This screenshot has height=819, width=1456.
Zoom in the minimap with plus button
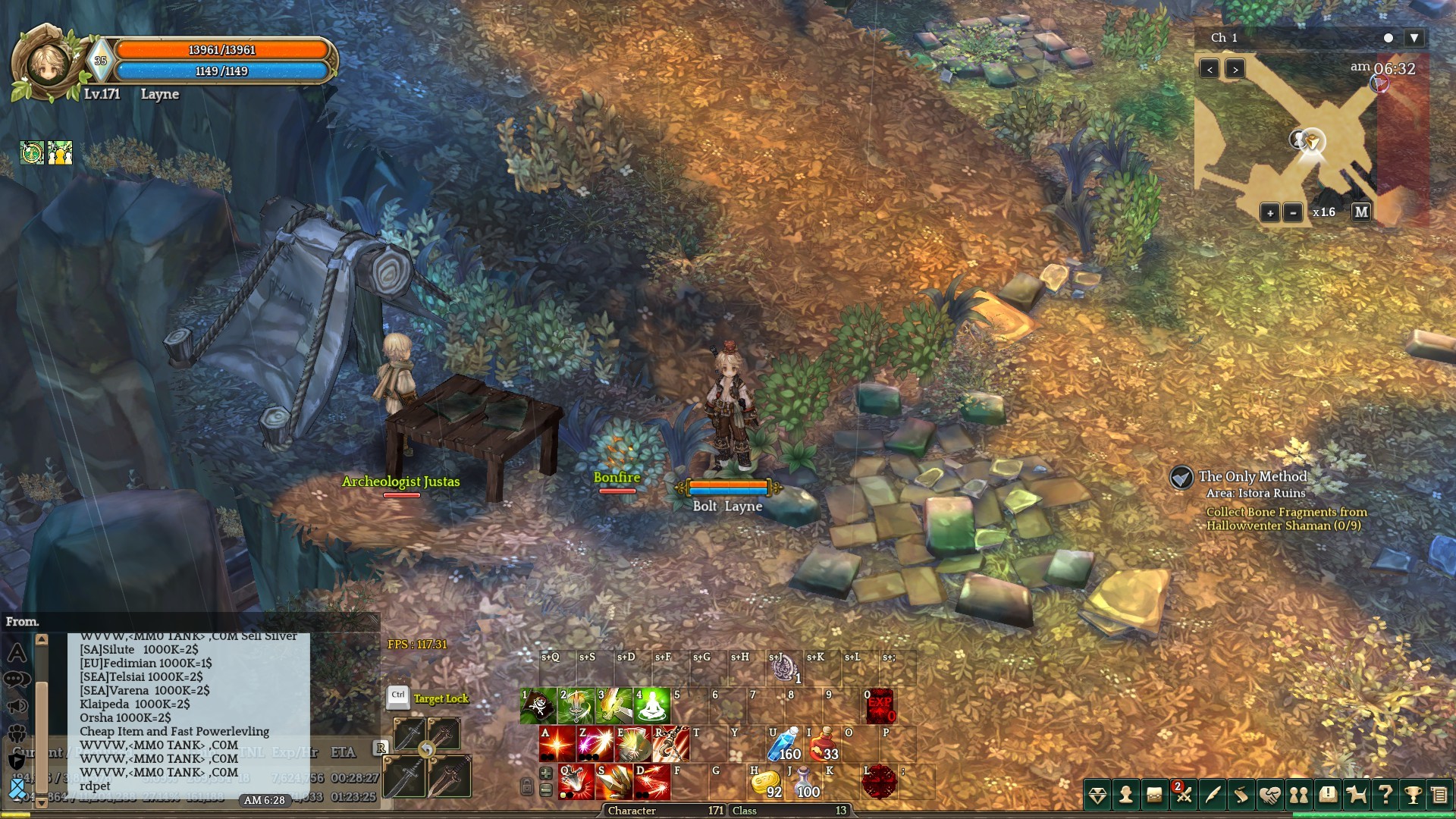[x=1270, y=213]
